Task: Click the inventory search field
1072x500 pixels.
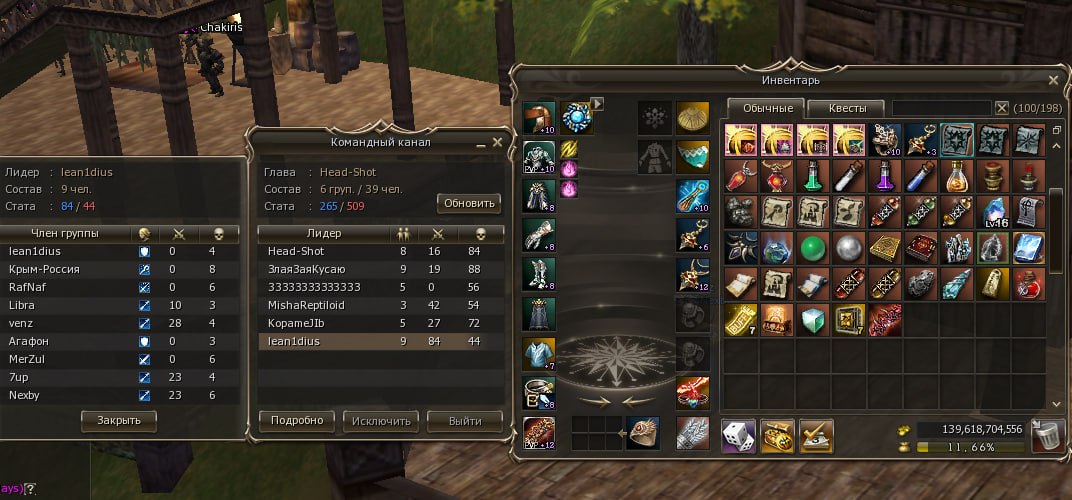Action: tap(940, 108)
